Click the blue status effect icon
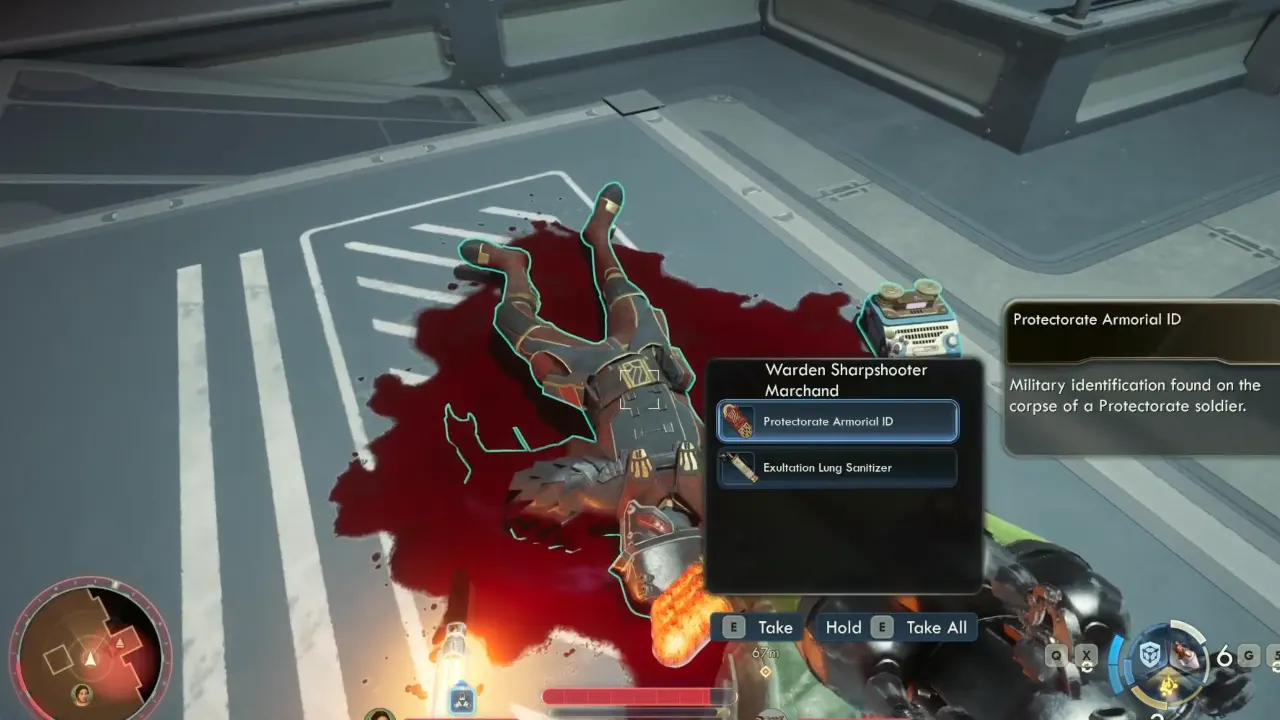 tap(461, 697)
